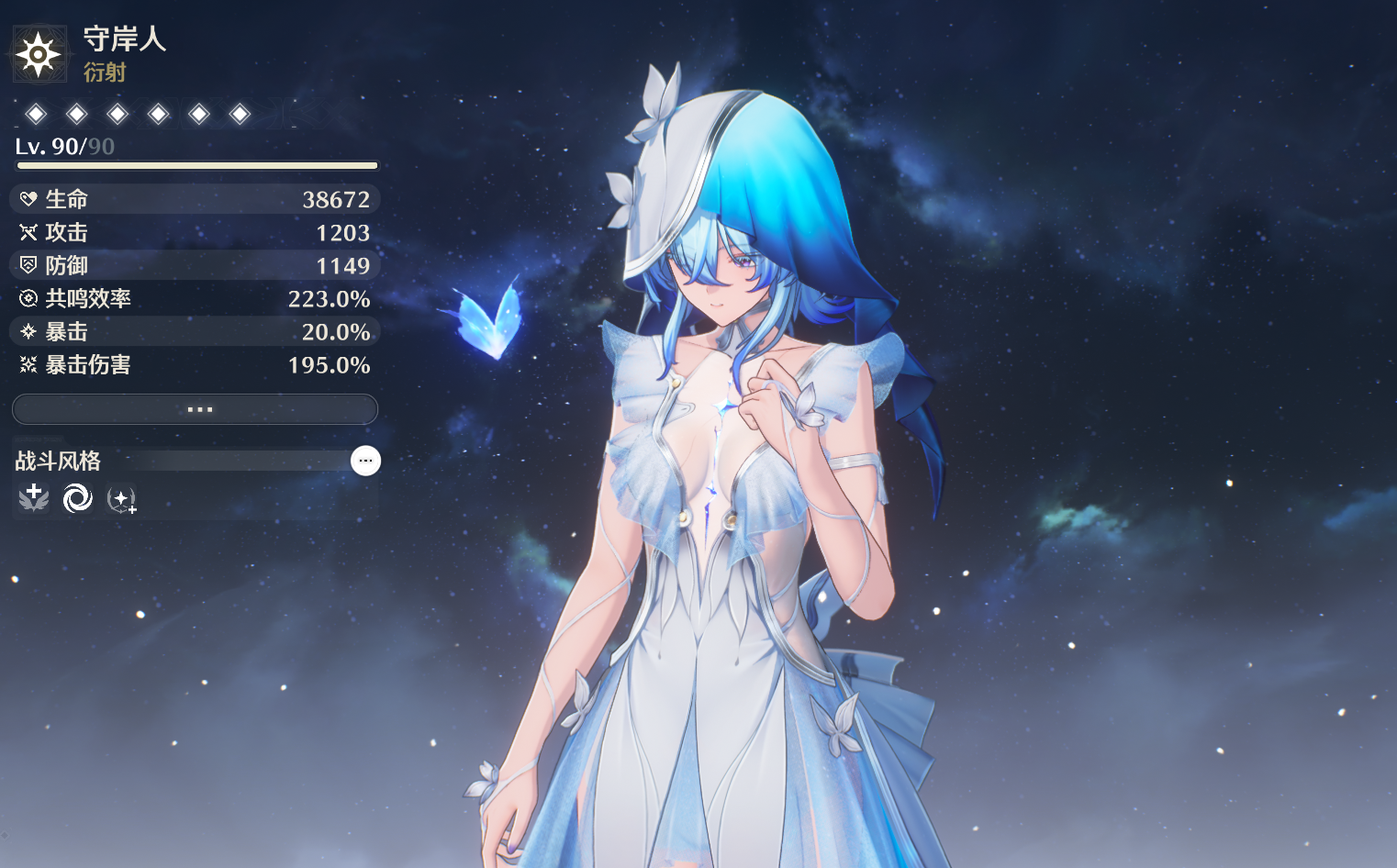Select the winged cross healing style icon
The image size is (1397, 868).
point(34,498)
